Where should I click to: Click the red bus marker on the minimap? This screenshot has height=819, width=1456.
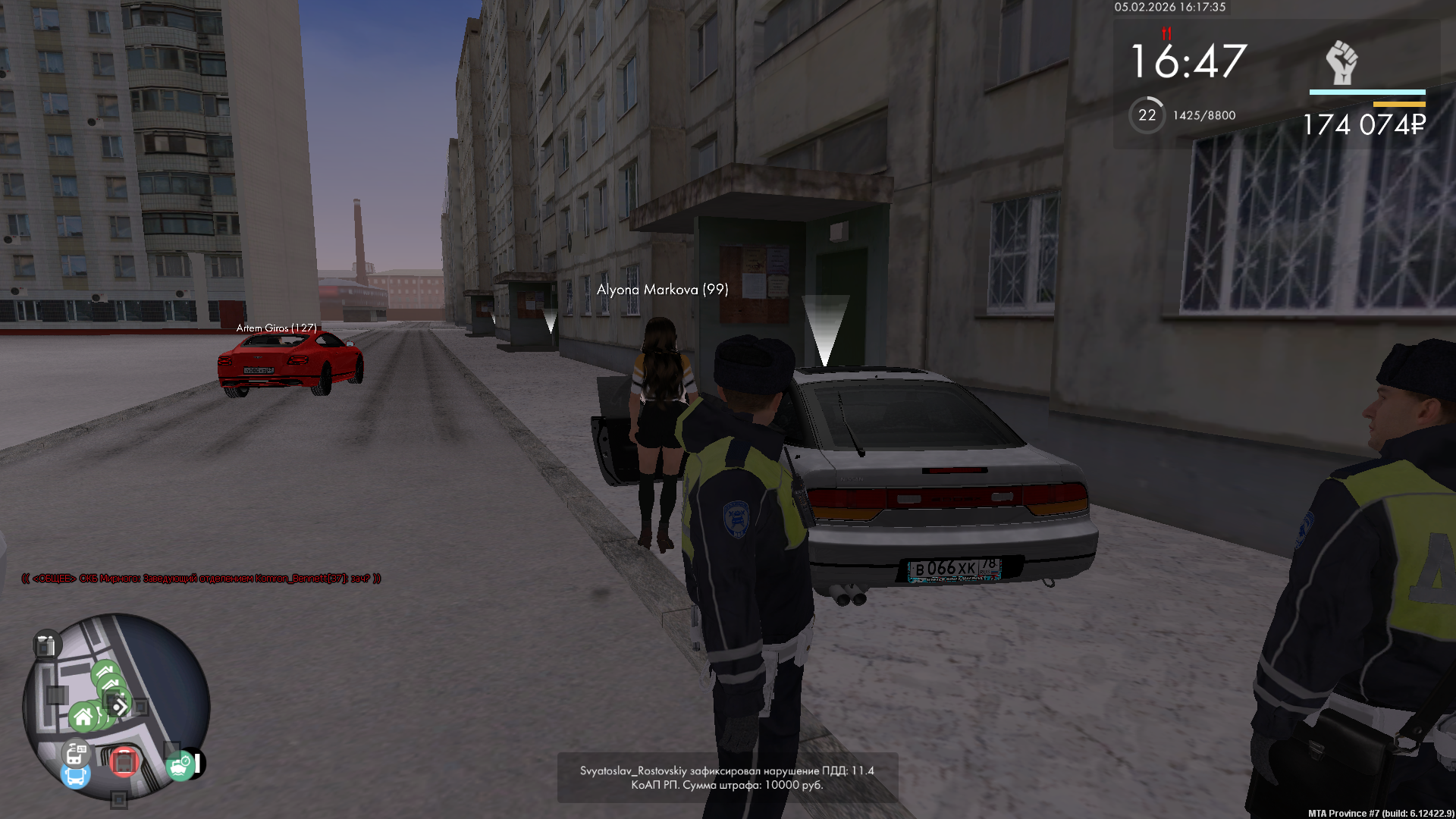pos(124,761)
